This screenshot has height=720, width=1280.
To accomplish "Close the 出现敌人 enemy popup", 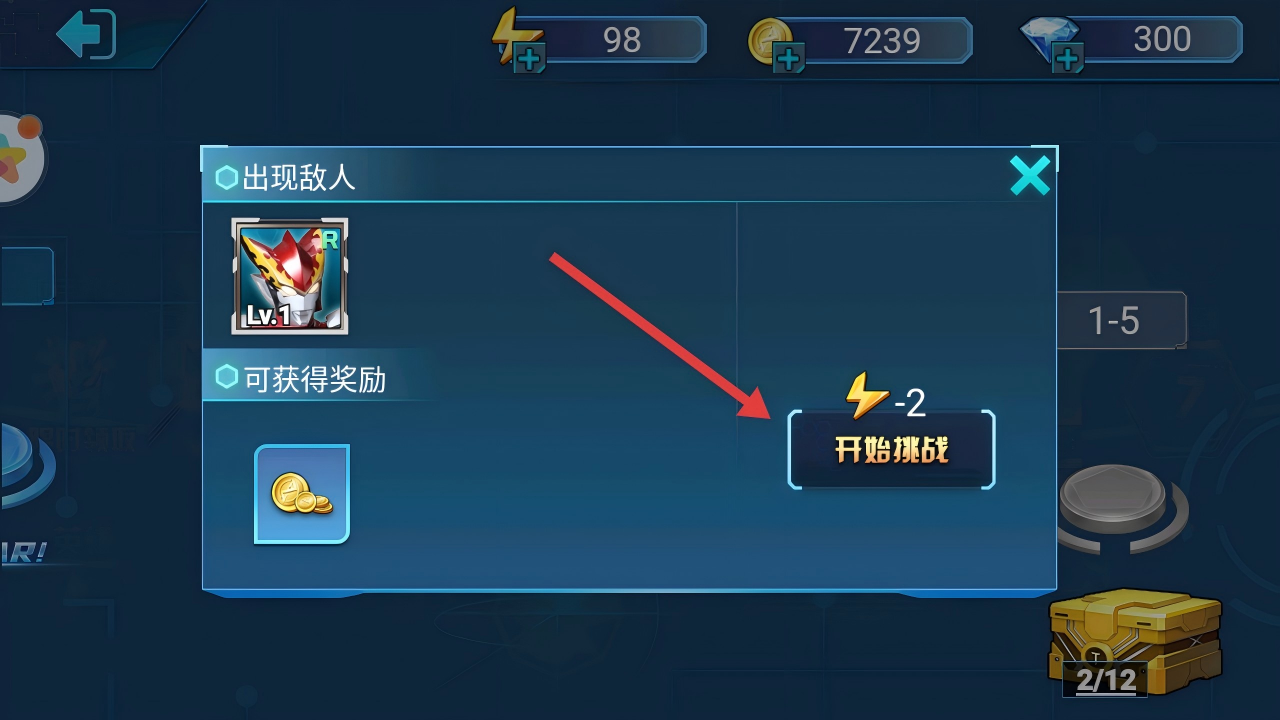I will coord(1031,175).
